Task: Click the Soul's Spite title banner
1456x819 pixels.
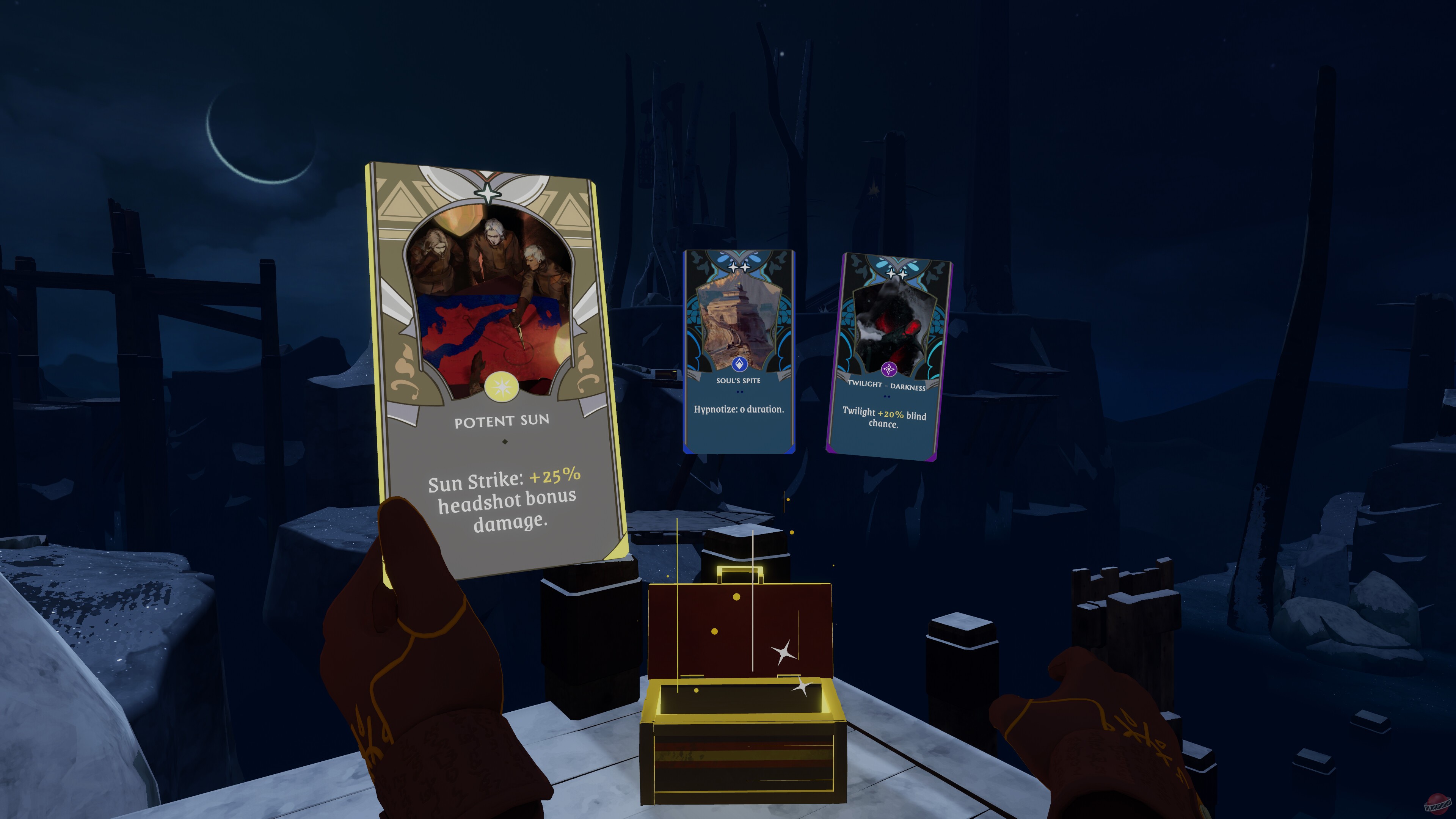Action: point(739,381)
